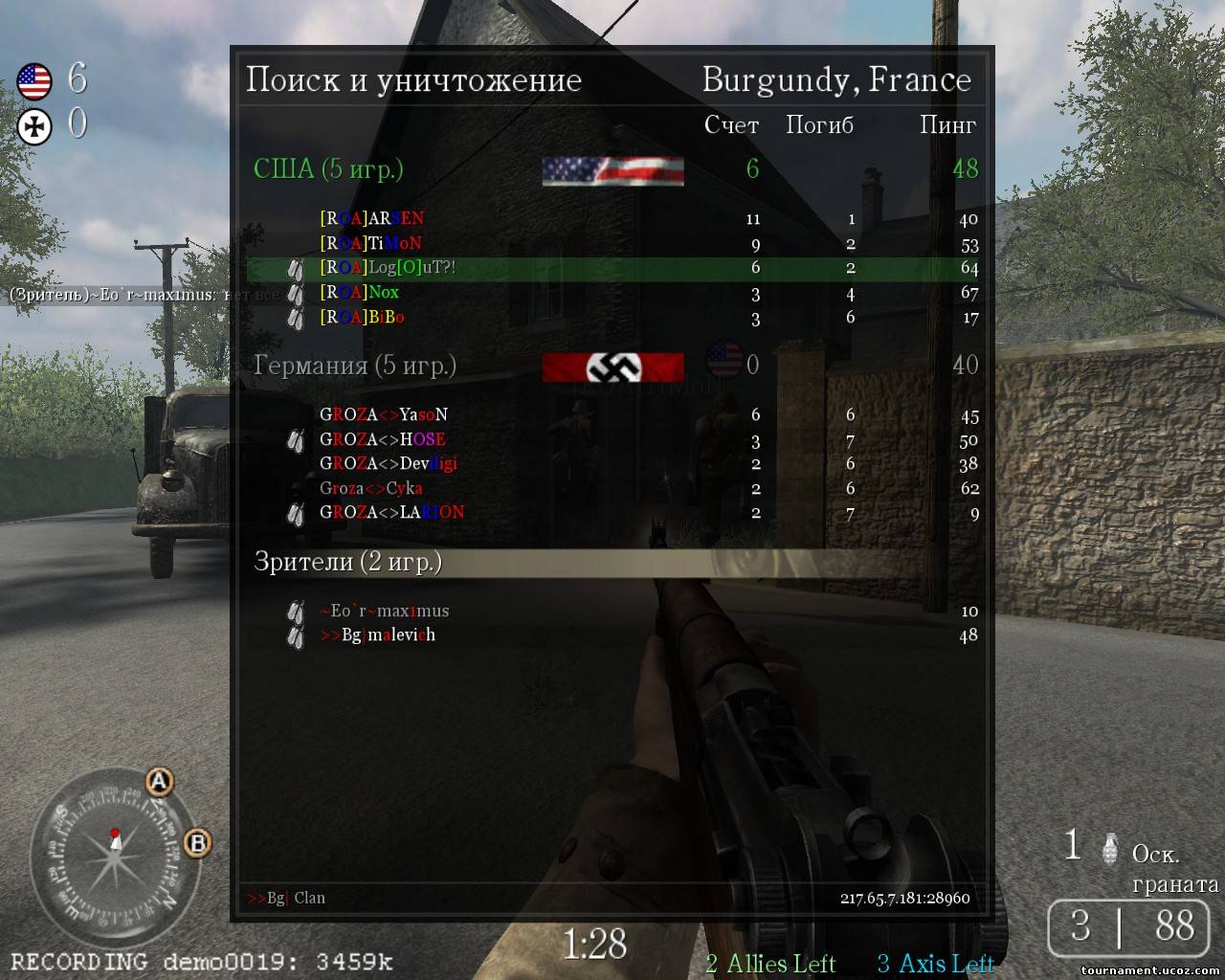Select the Groza<>Cyka player entry
Viewport: 1225px width, 980px height.
coord(371,488)
